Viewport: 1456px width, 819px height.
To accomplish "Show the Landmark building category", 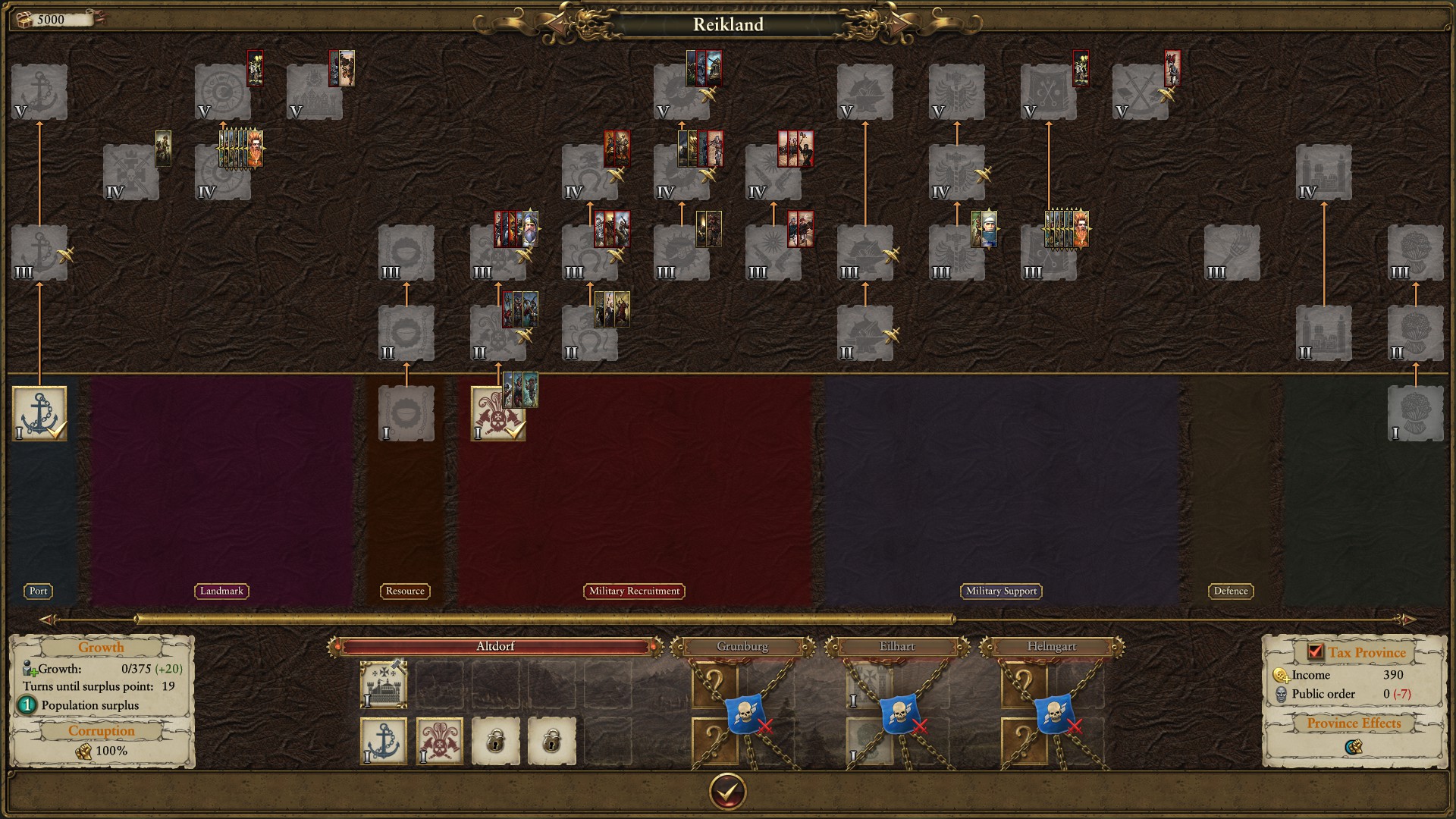I will [x=221, y=591].
